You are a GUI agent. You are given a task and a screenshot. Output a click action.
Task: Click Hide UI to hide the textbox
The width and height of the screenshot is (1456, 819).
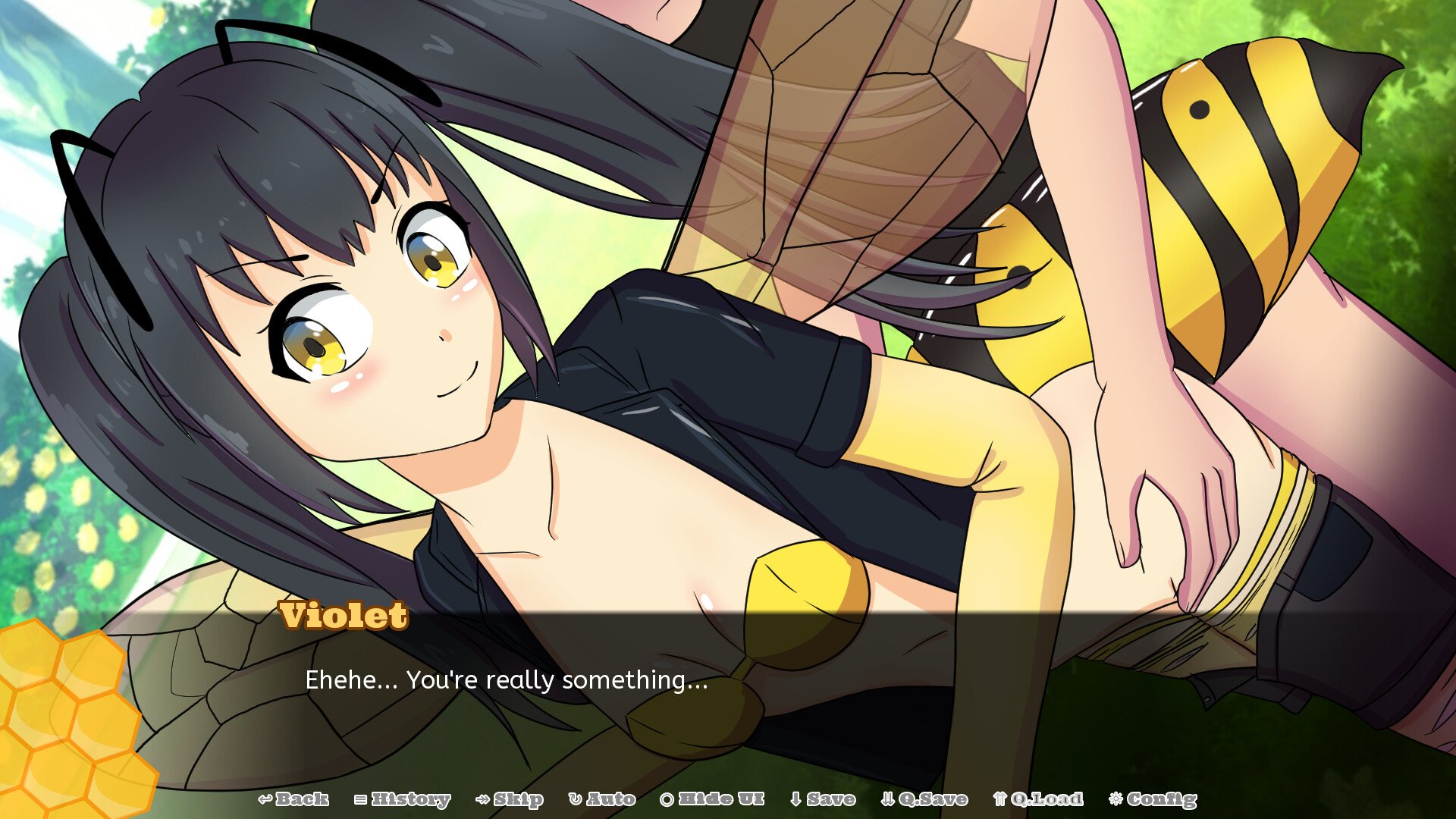click(x=712, y=799)
